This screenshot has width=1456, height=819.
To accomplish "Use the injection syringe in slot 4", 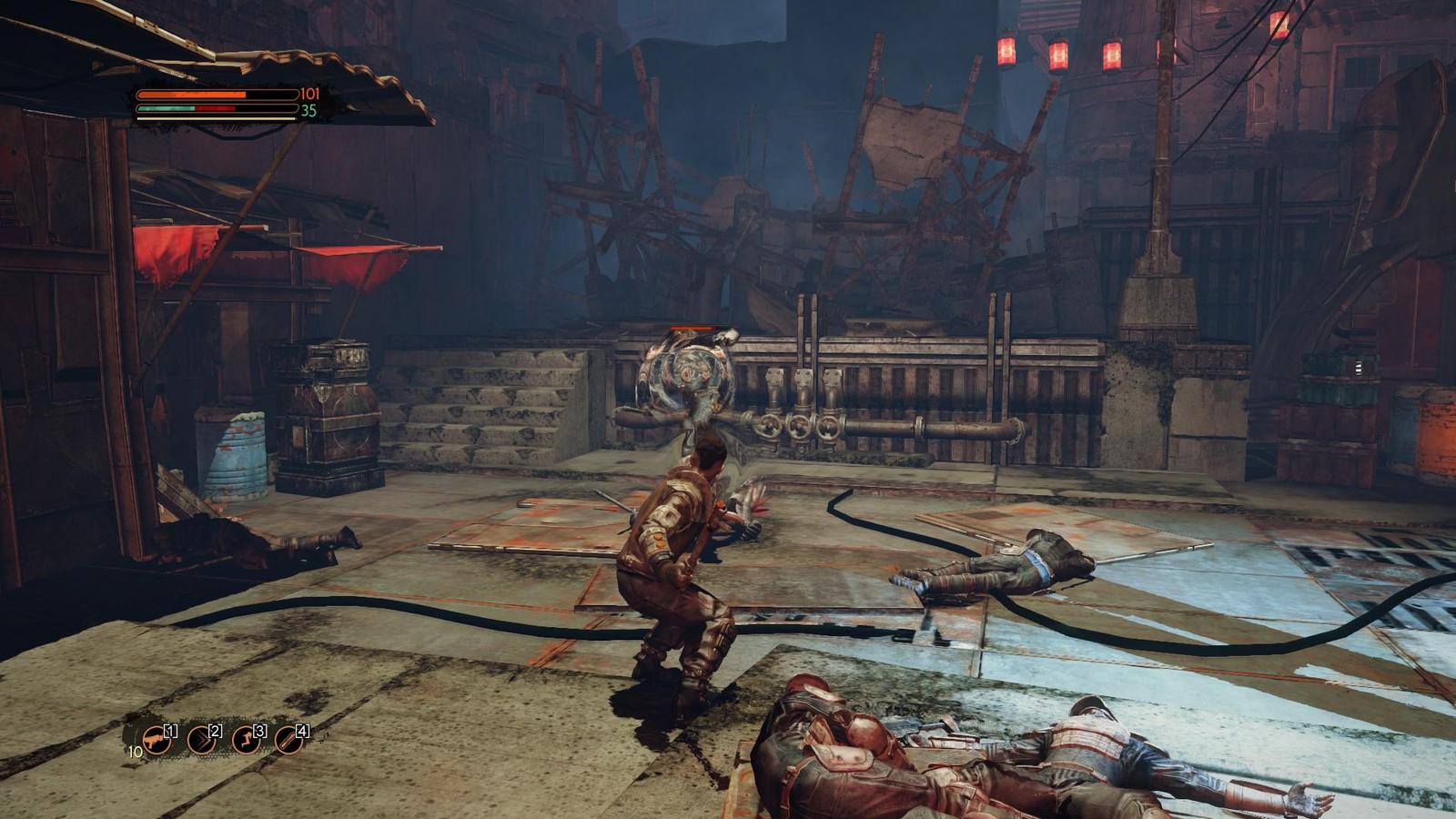I will pyautogui.click(x=288, y=741).
